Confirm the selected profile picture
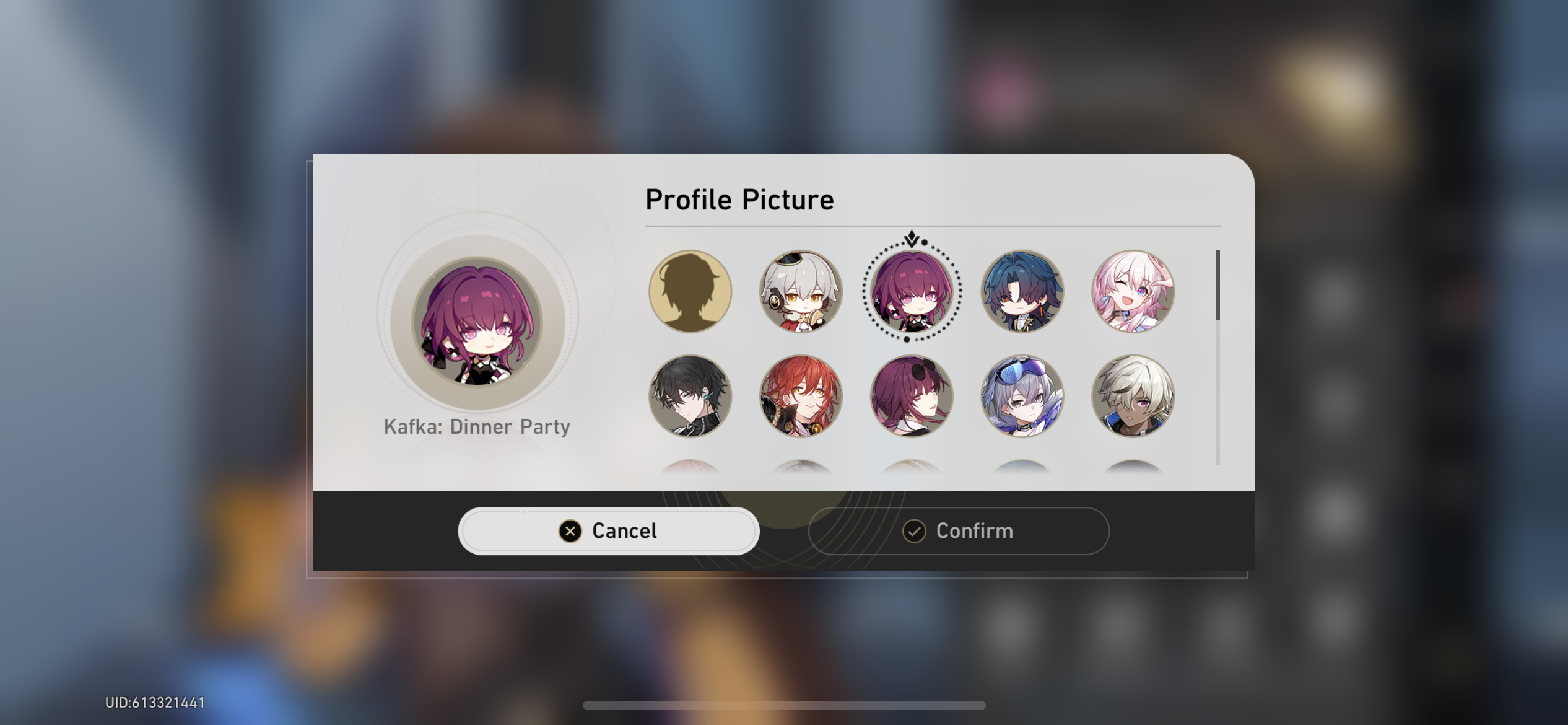The image size is (1568, 725). pyautogui.click(x=958, y=531)
